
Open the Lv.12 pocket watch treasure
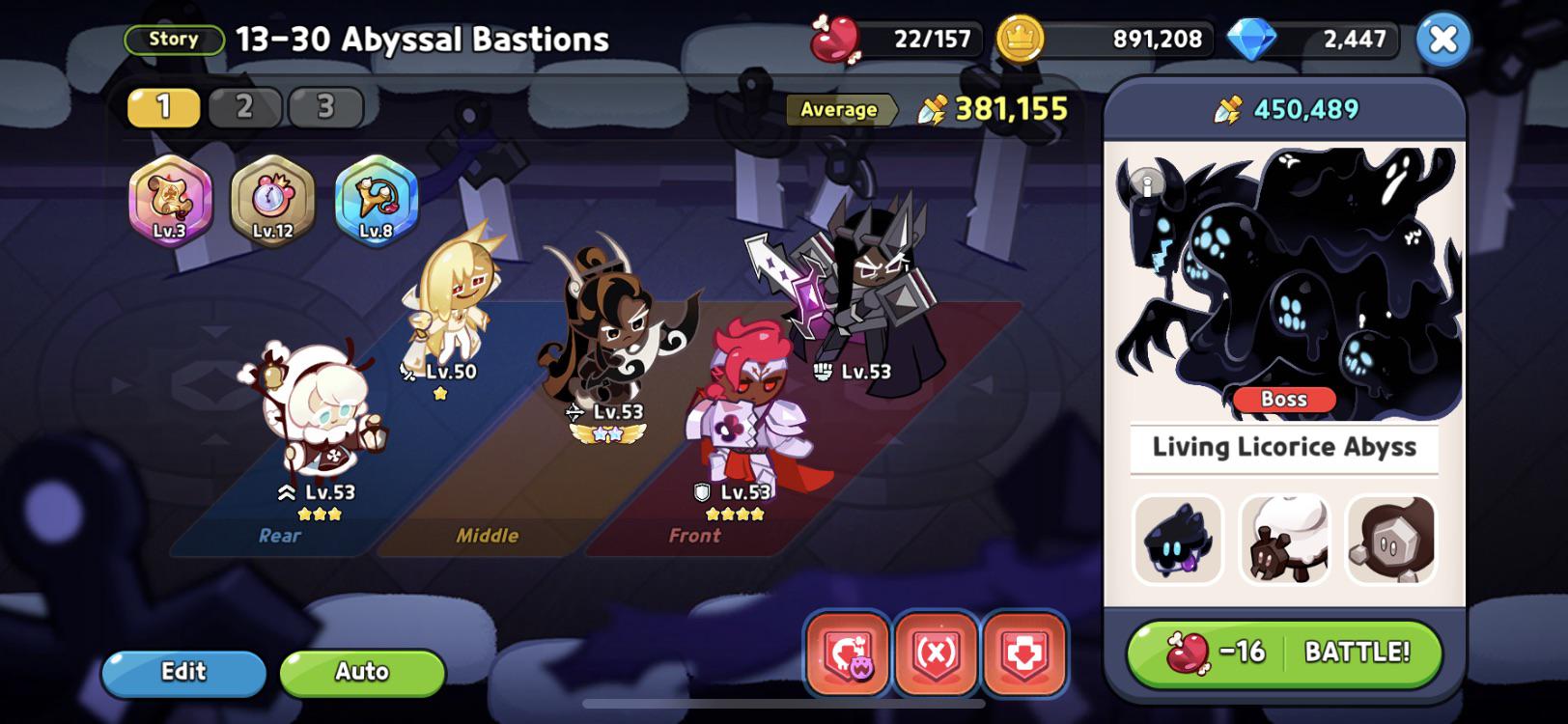click(x=271, y=201)
